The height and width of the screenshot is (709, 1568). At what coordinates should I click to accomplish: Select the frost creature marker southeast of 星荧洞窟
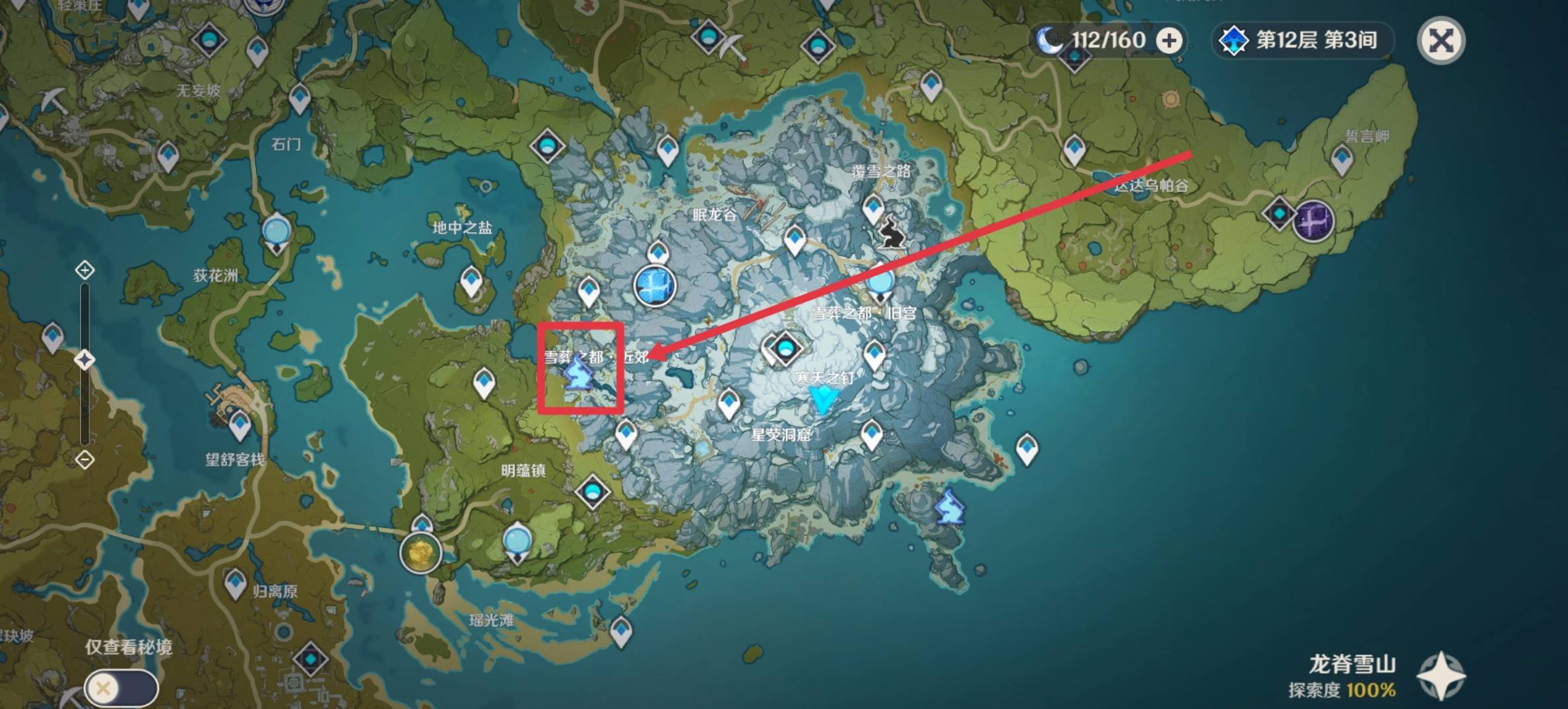click(x=950, y=506)
